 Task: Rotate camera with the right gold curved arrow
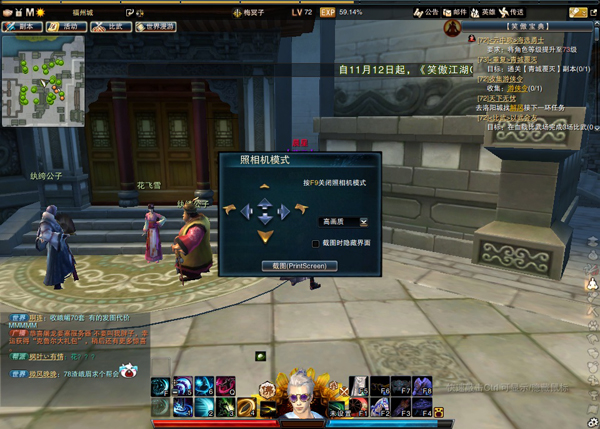tap(299, 210)
